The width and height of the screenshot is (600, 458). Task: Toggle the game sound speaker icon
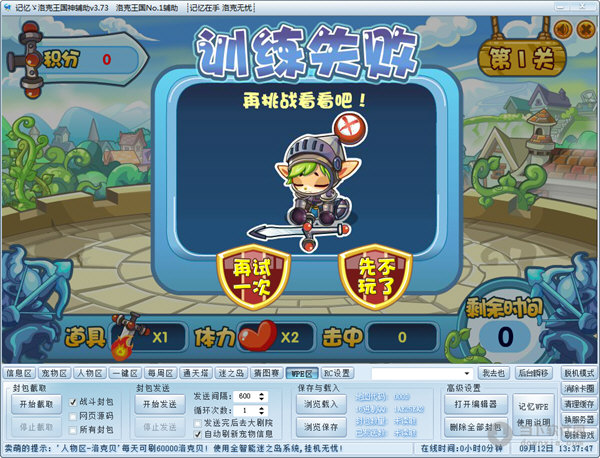[x=561, y=27]
